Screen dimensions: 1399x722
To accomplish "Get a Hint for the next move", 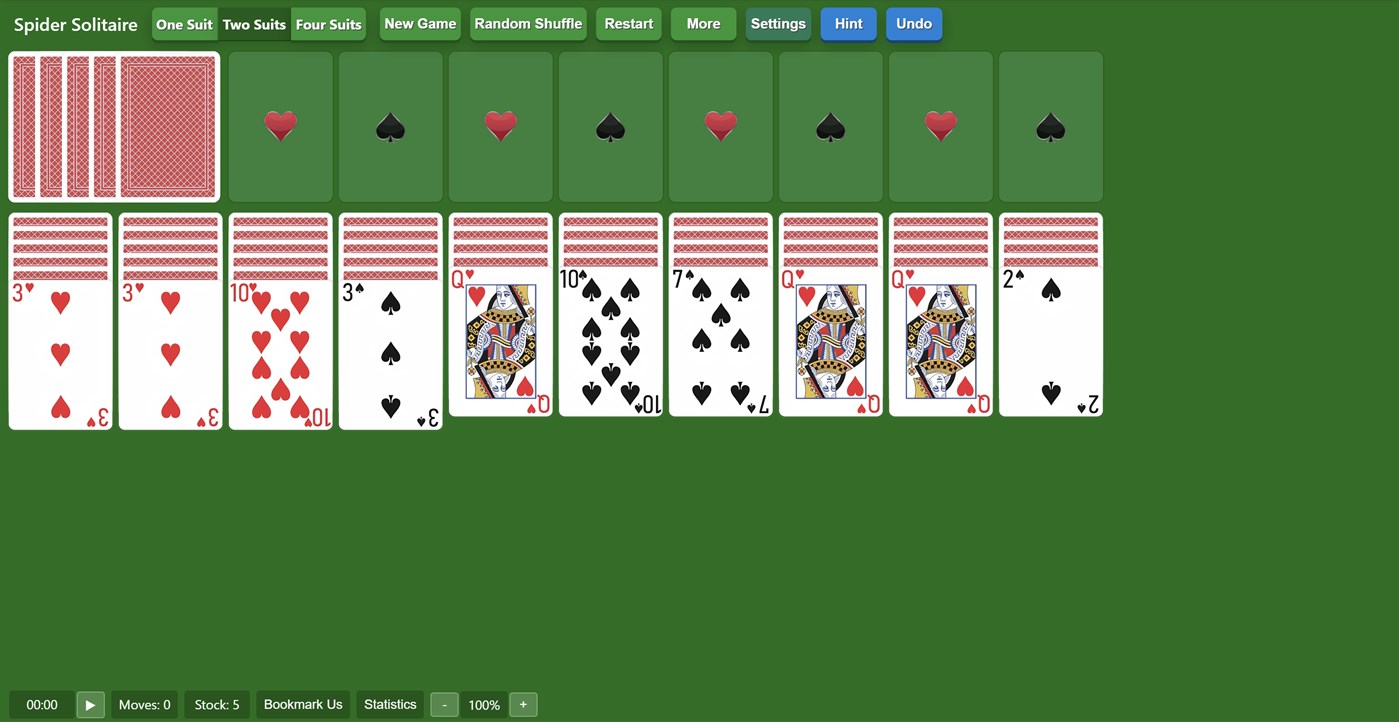I will click(848, 23).
